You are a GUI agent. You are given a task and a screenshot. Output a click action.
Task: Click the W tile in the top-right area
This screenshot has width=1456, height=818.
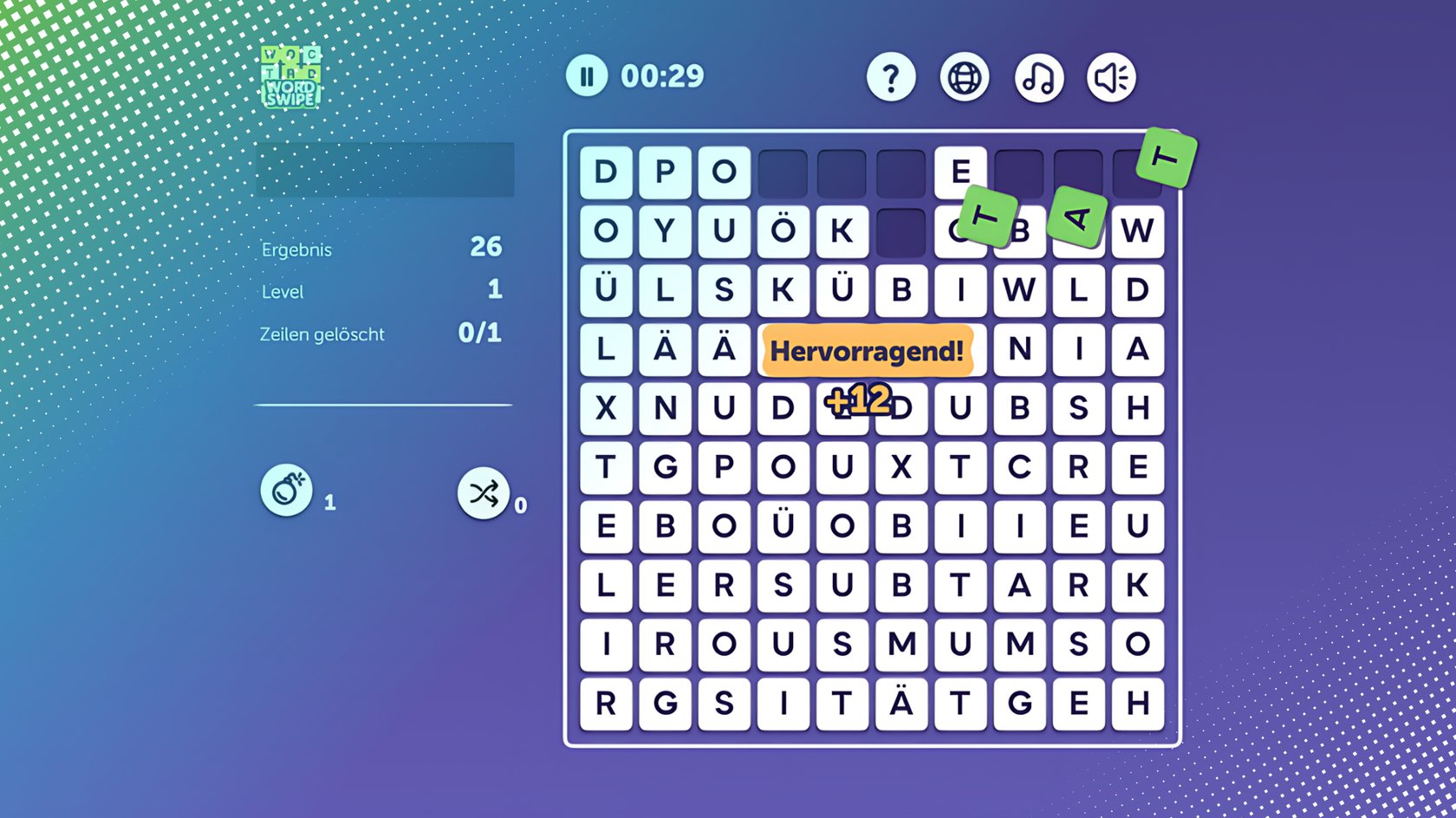(x=1137, y=231)
